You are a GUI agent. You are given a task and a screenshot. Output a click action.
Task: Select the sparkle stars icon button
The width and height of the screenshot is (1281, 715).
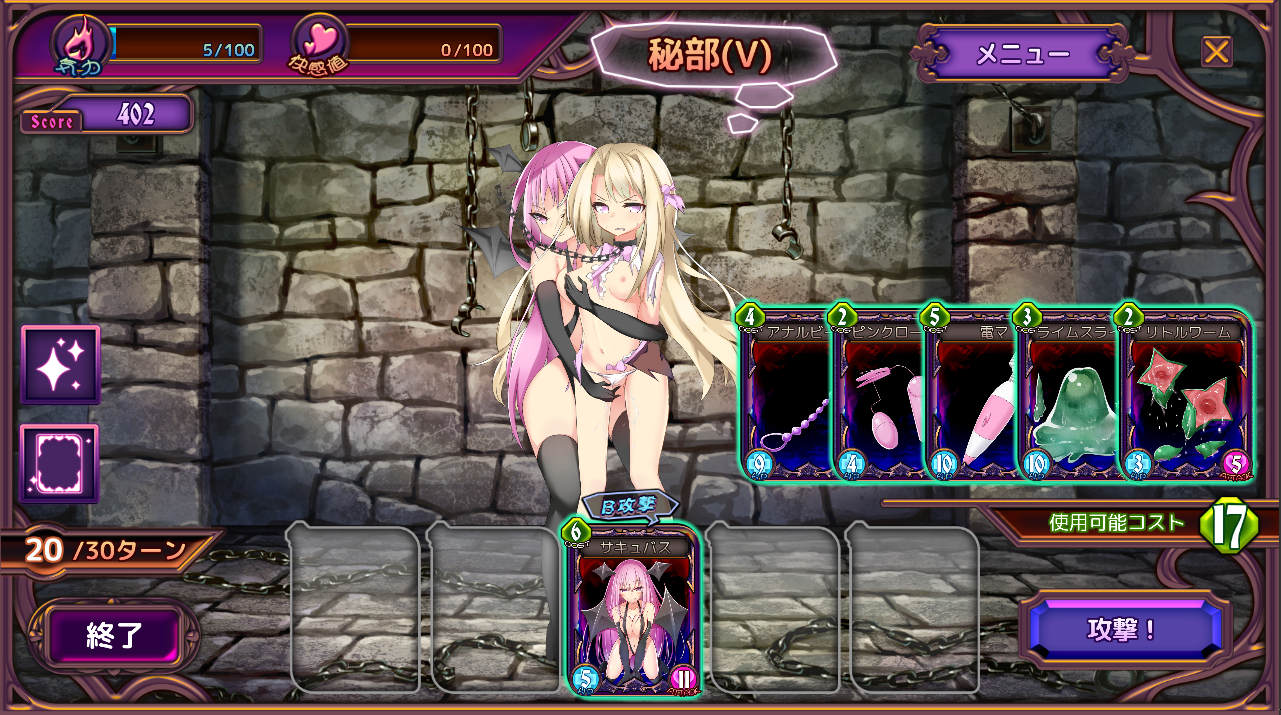61,365
